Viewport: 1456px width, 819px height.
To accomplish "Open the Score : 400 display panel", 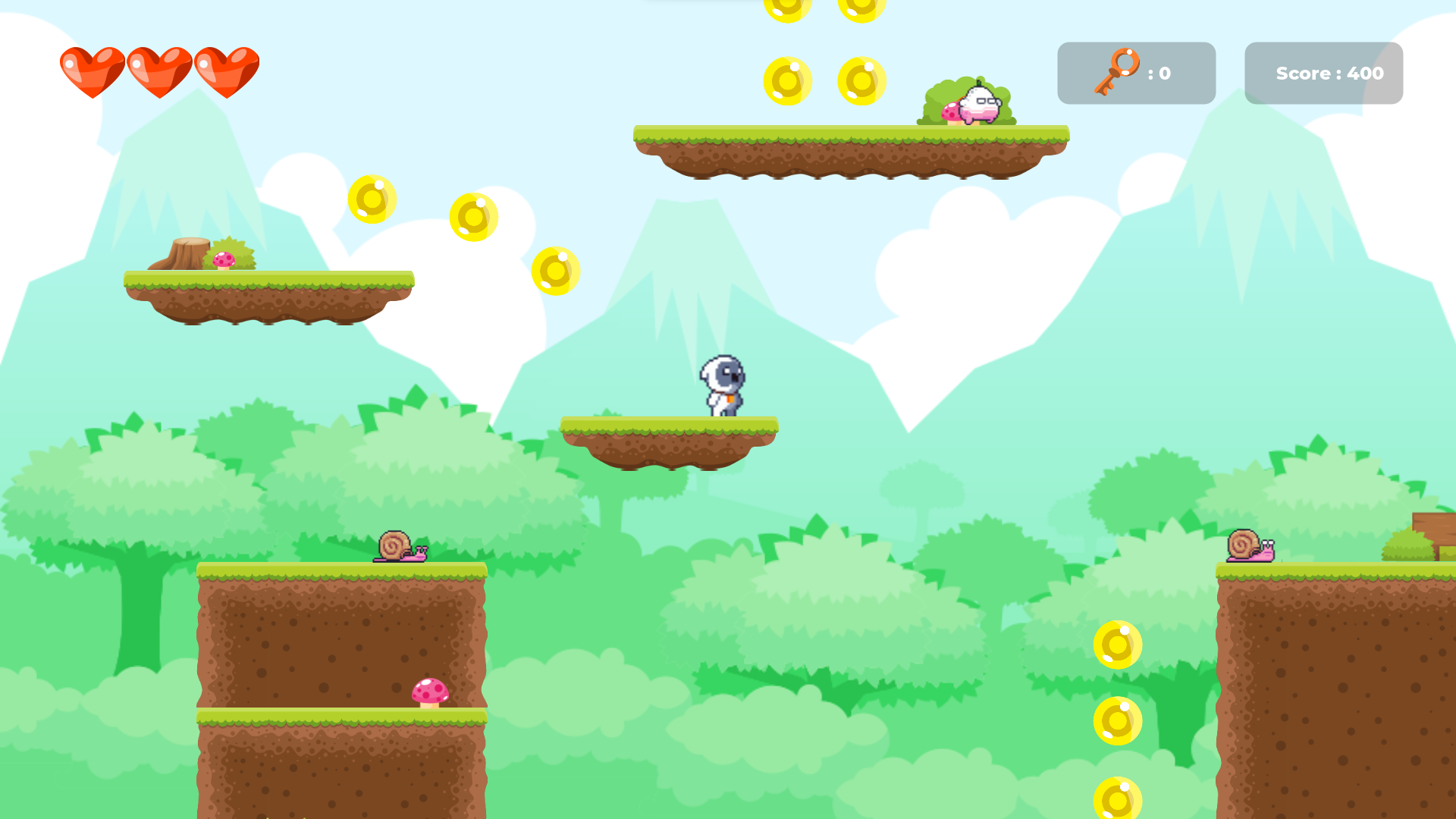I will pyautogui.click(x=1323, y=73).
